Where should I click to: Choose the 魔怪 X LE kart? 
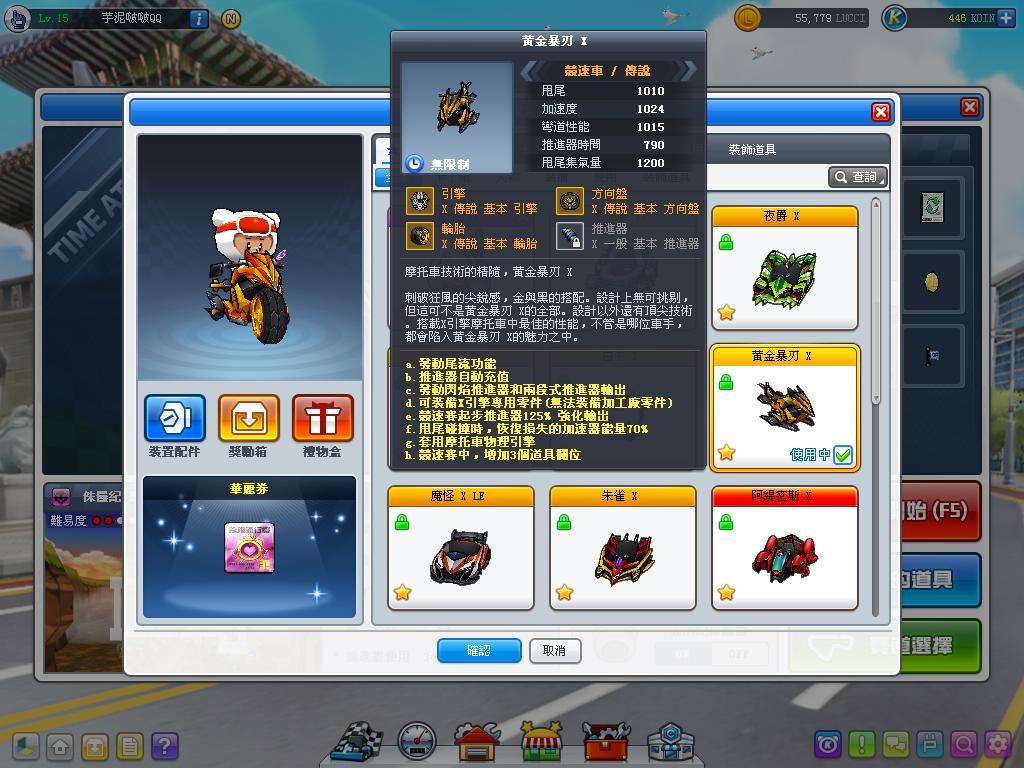460,547
